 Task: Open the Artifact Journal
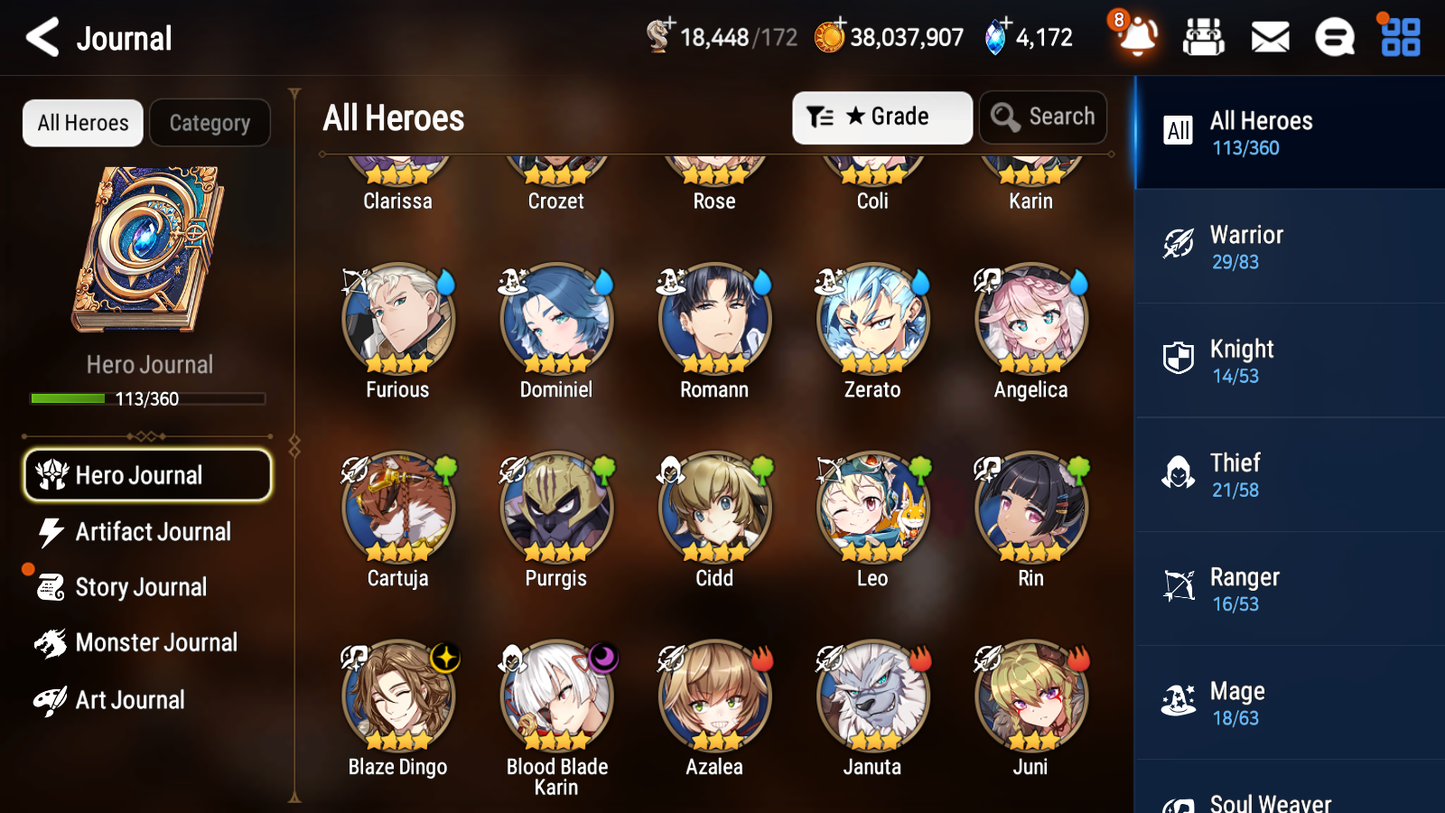pyautogui.click(x=151, y=532)
